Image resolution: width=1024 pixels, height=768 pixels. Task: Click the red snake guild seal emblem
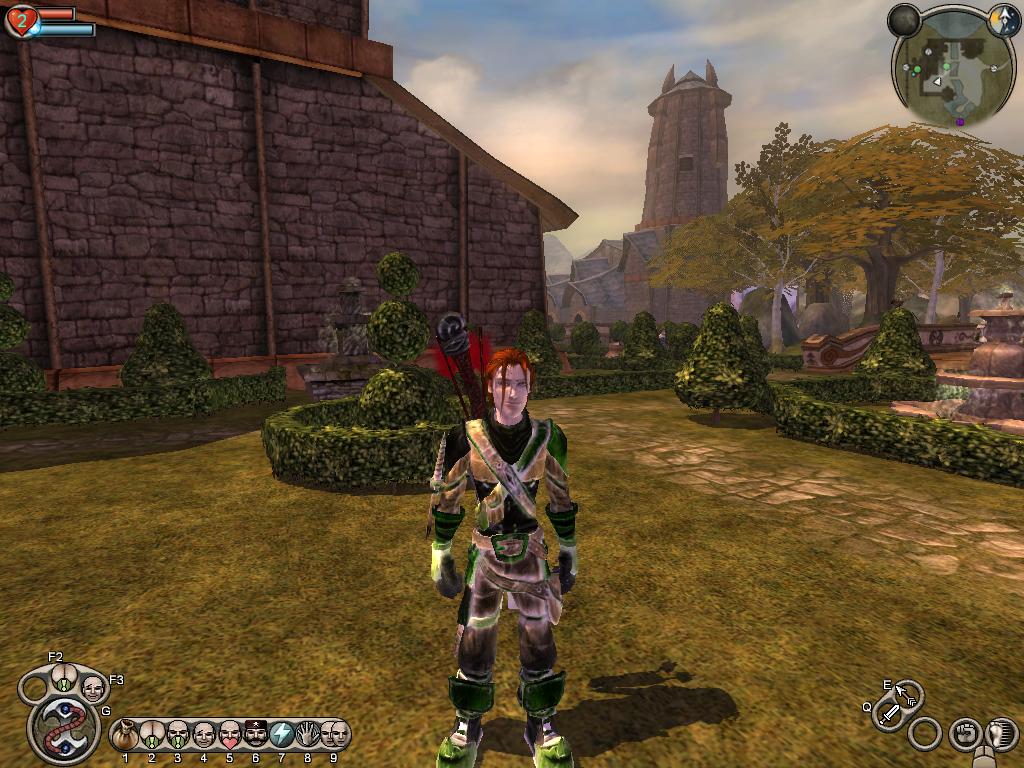[x=63, y=728]
